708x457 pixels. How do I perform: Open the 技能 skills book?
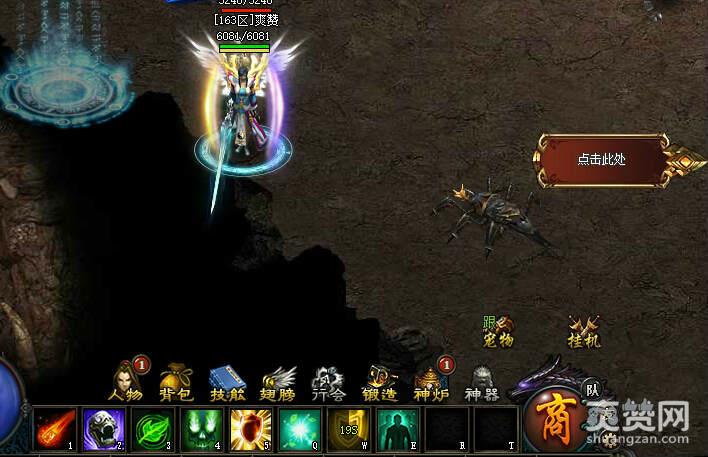click(228, 382)
